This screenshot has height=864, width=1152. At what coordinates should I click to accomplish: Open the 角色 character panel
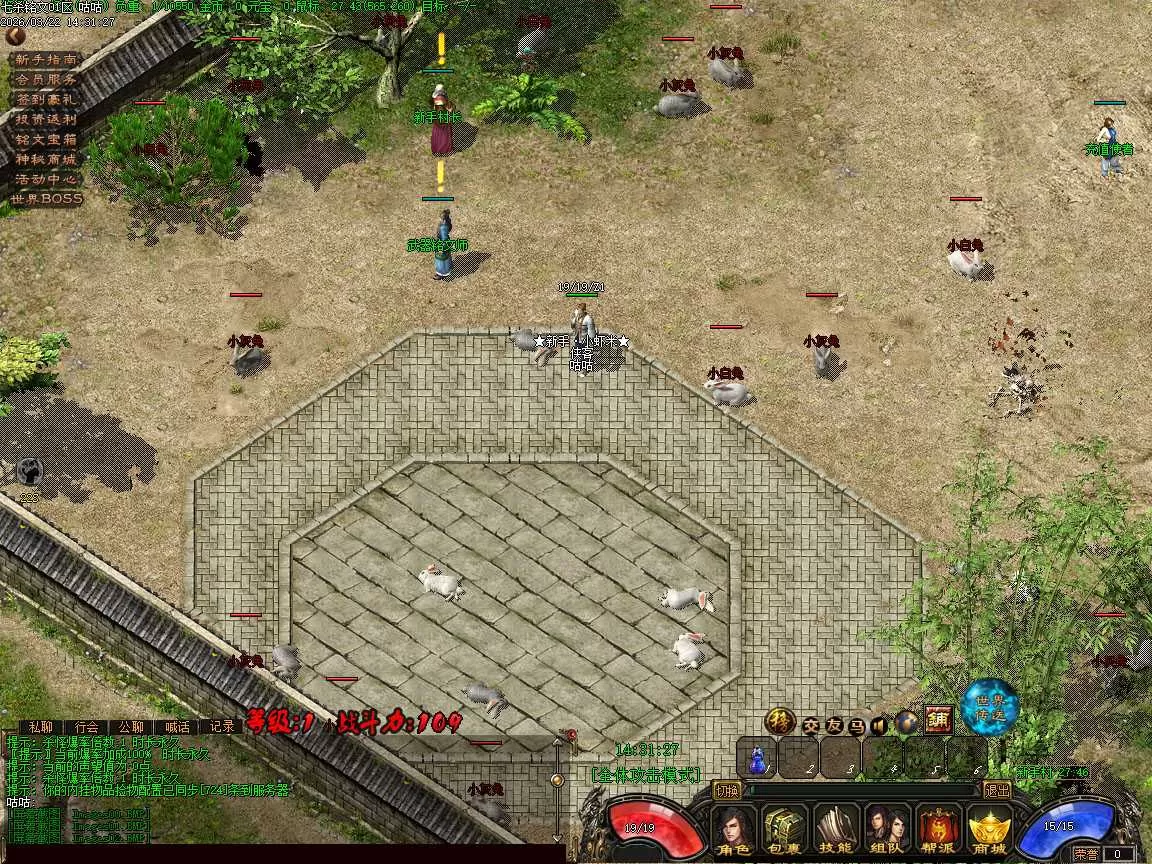tap(734, 829)
